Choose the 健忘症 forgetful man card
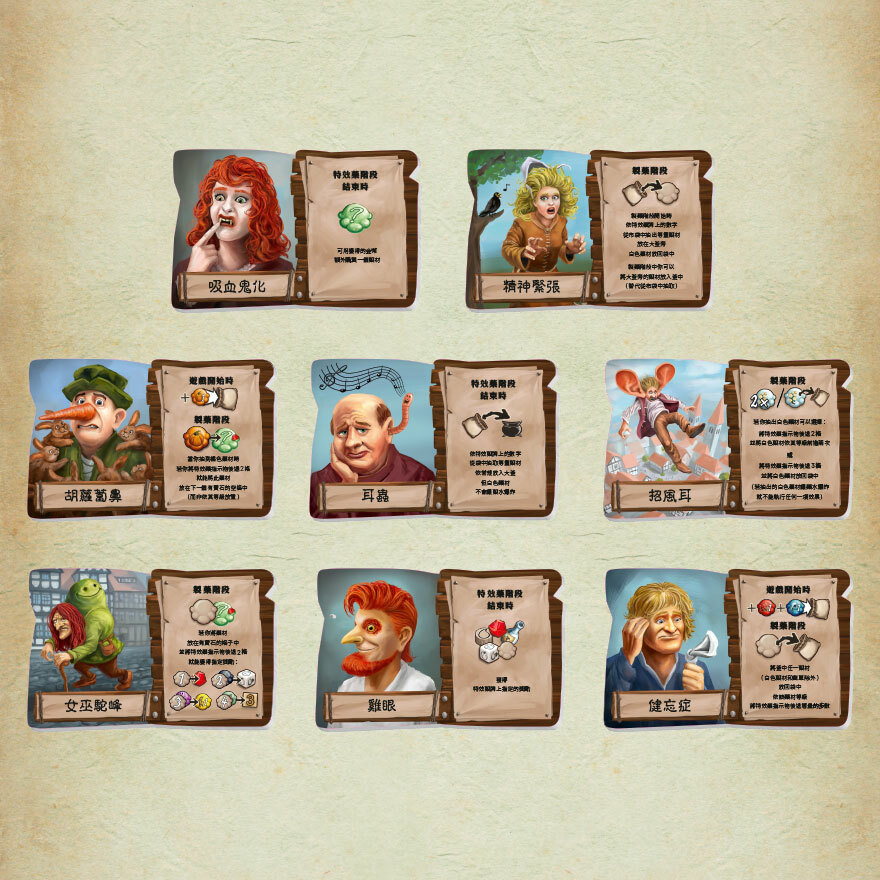Viewport: 880px width, 880px height. (727, 648)
